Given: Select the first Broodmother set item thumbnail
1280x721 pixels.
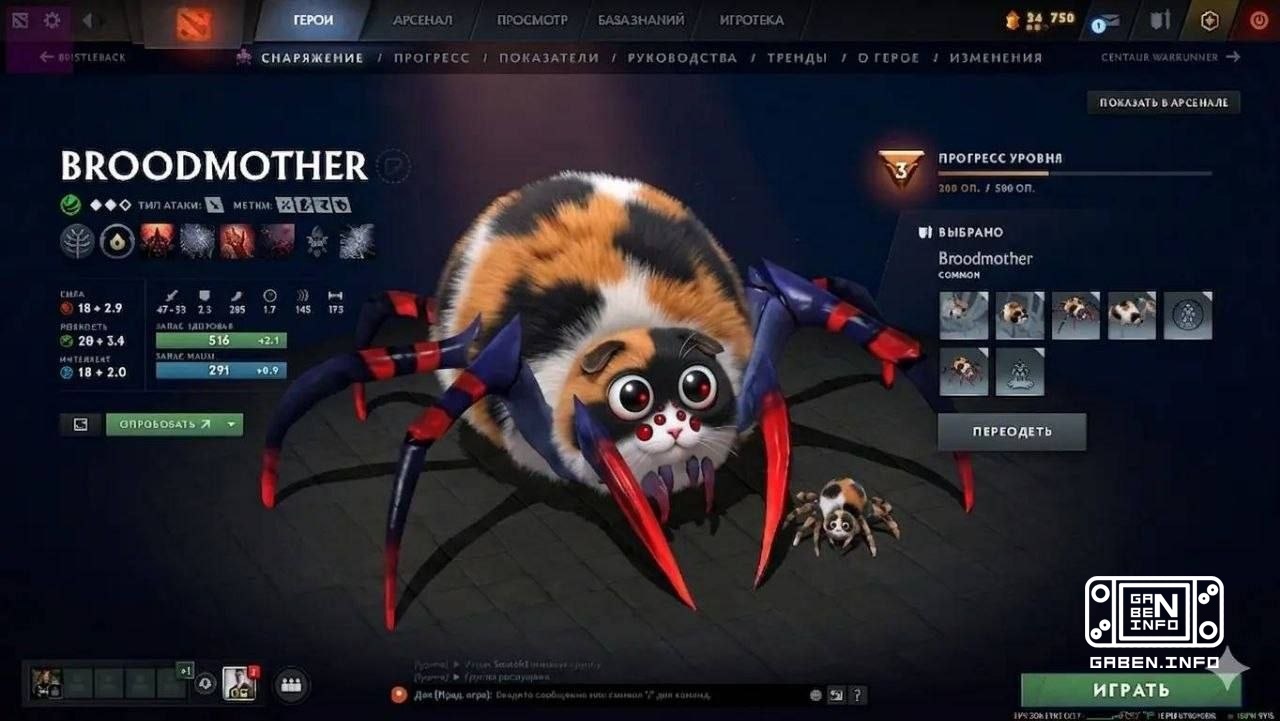Looking at the screenshot, I should (x=964, y=316).
